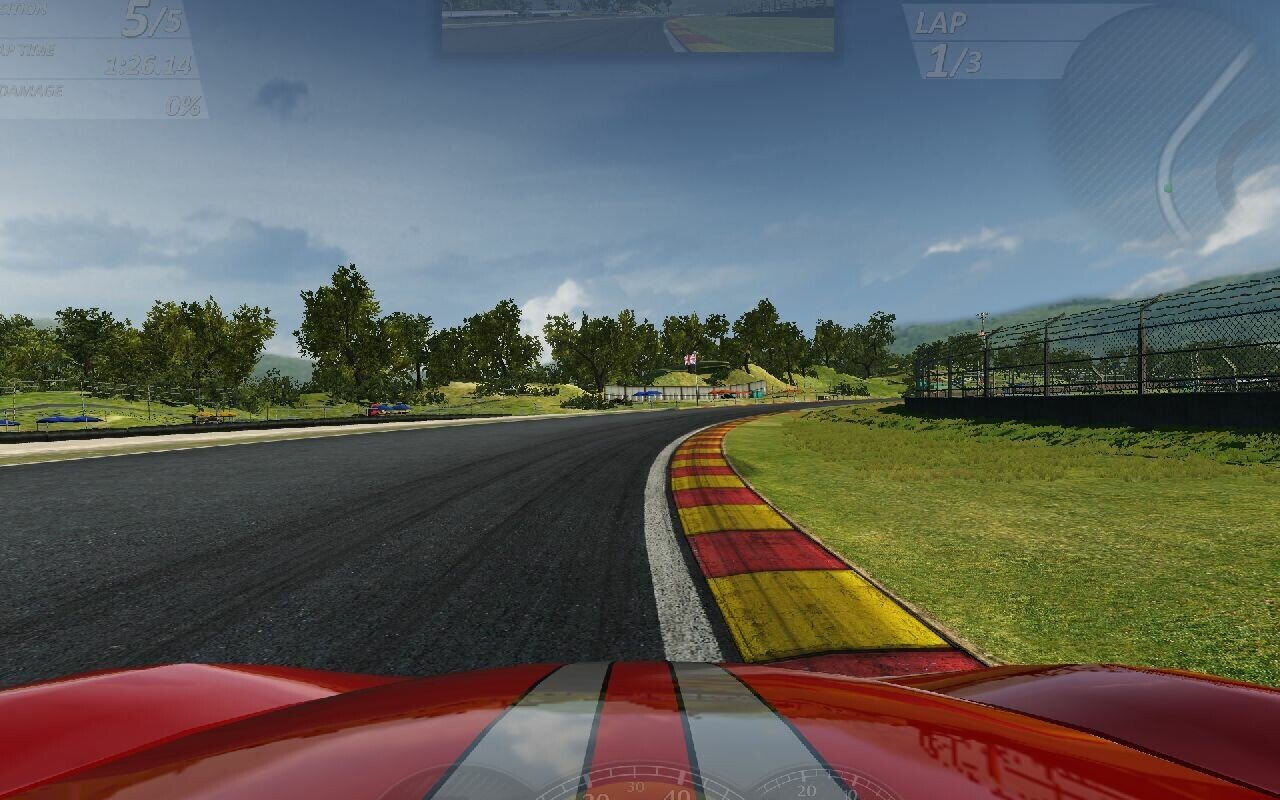This screenshot has height=800, width=1280.
Task: Select the rear-view mirror display
Action: (638, 26)
